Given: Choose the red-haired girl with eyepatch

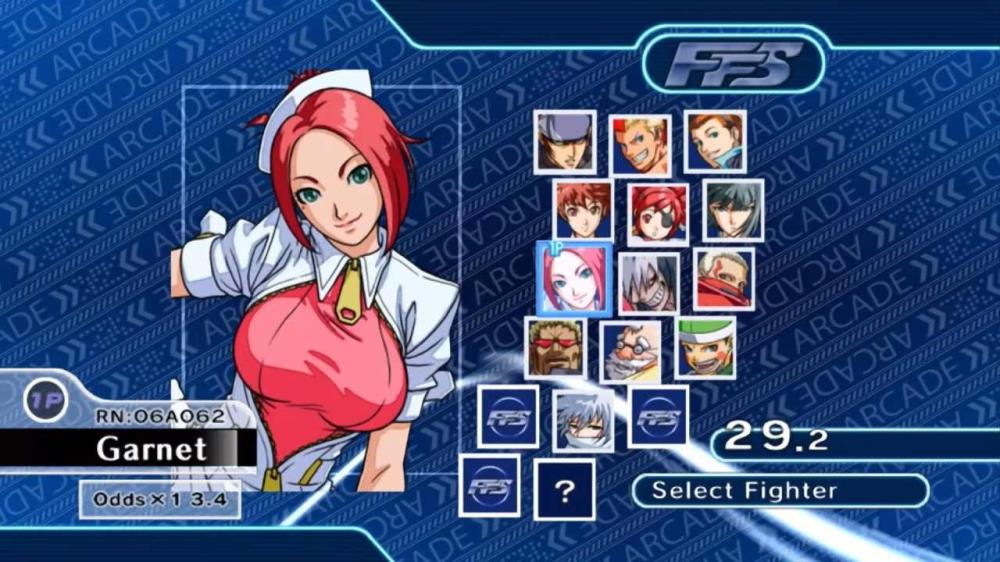Looking at the screenshot, I should click(x=658, y=214).
